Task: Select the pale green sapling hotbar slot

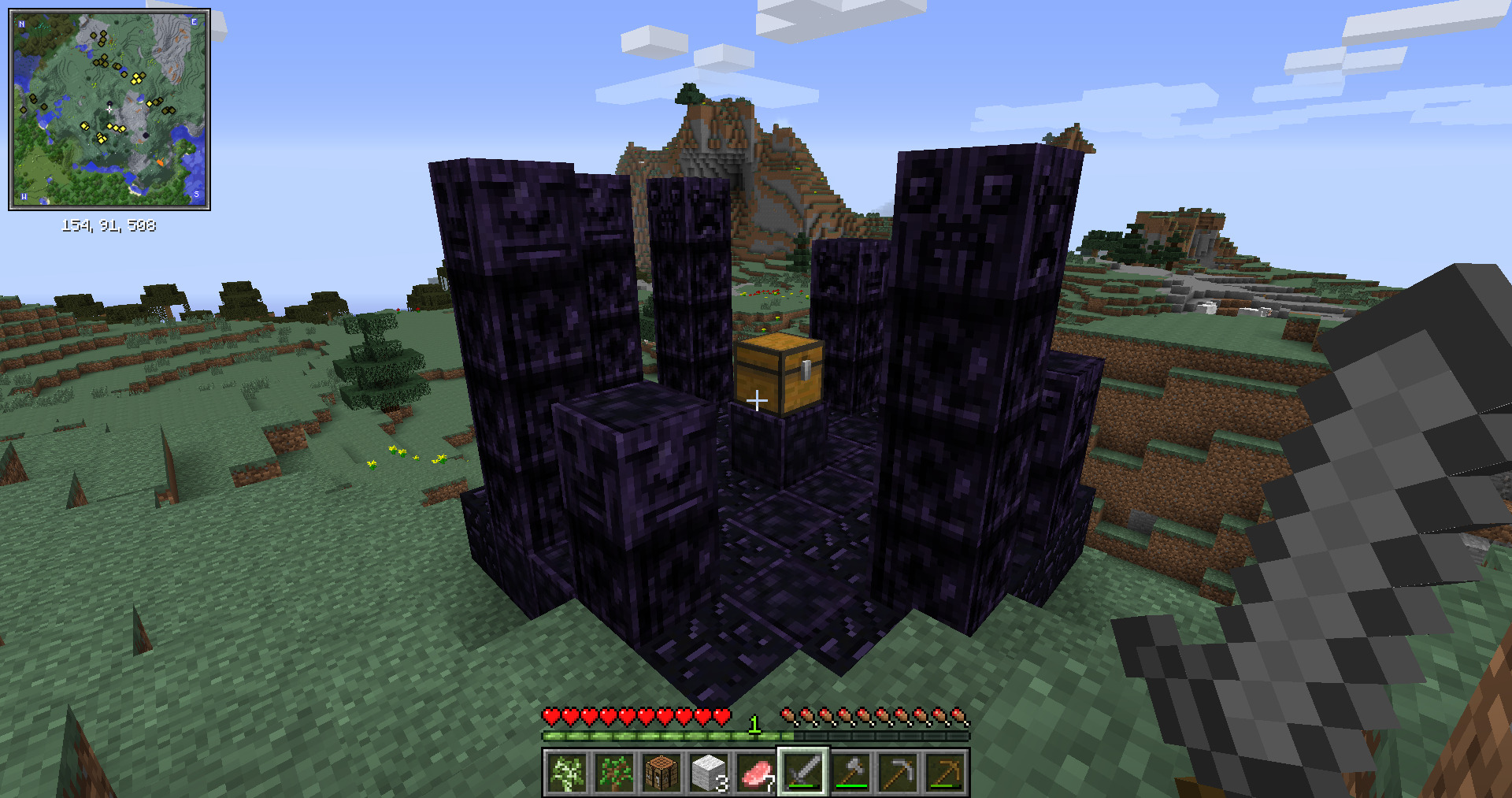Action: [x=567, y=772]
